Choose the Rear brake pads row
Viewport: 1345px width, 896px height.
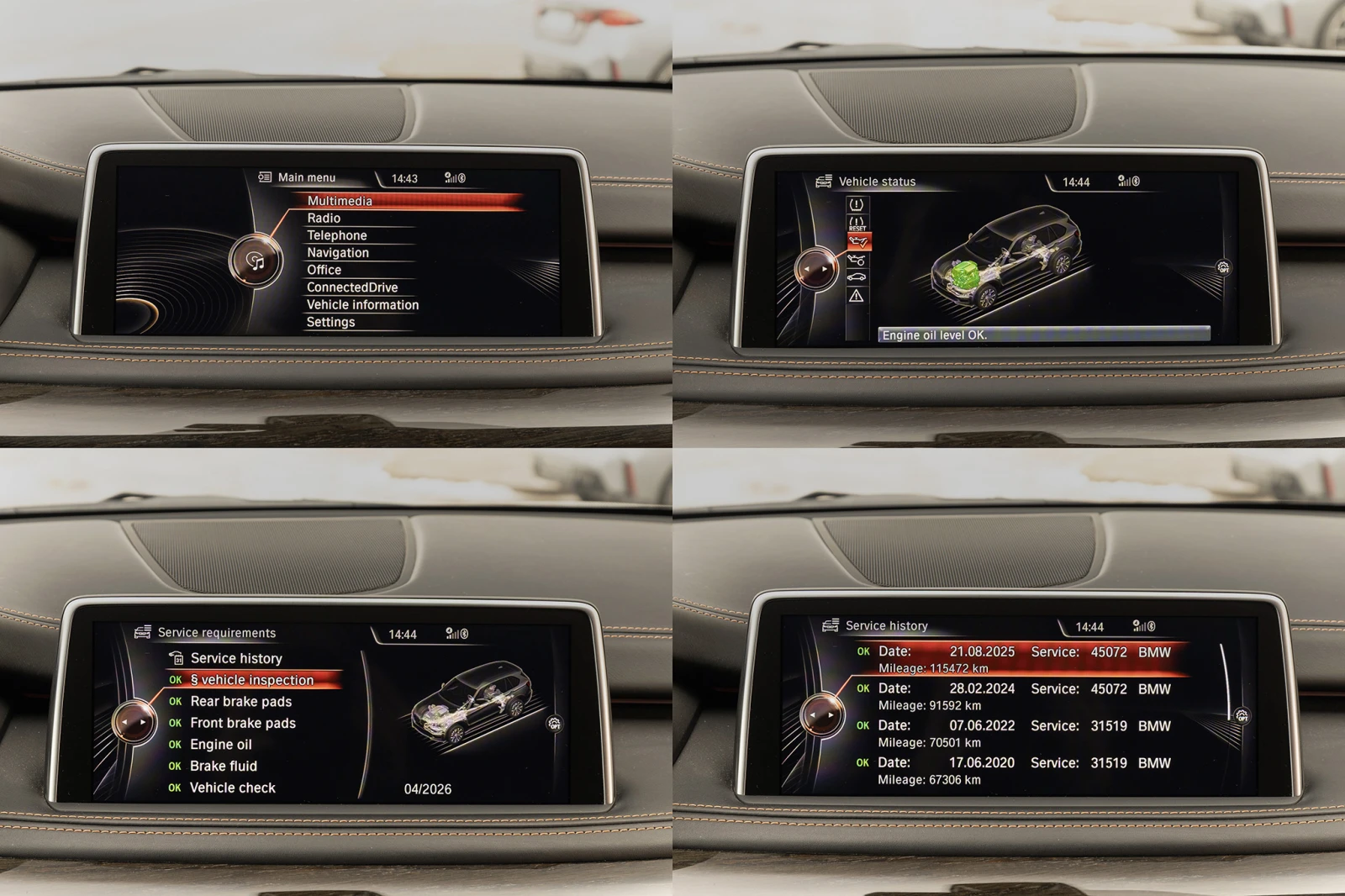(240, 702)
